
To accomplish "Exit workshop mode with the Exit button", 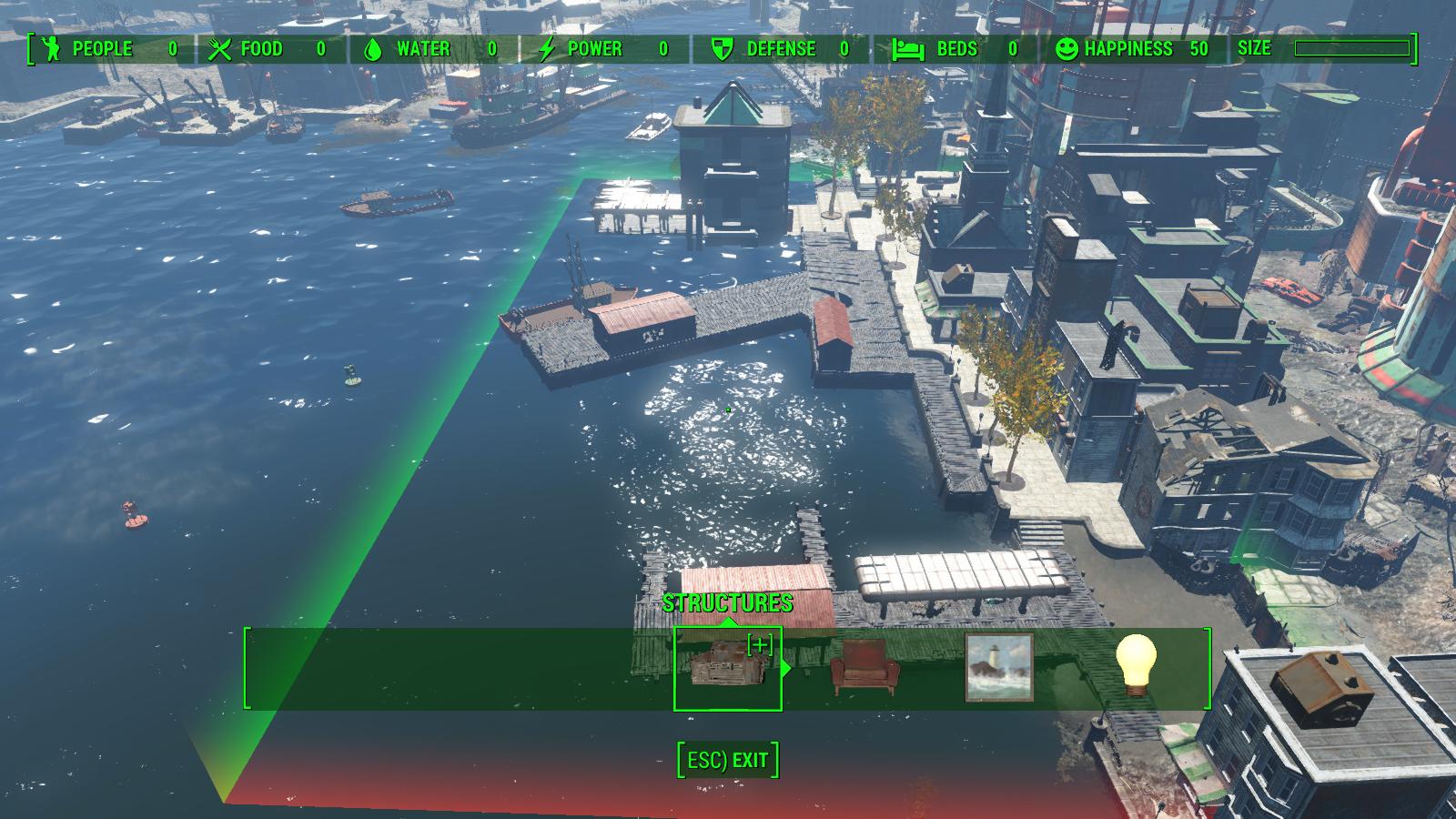I will point(728,760).
